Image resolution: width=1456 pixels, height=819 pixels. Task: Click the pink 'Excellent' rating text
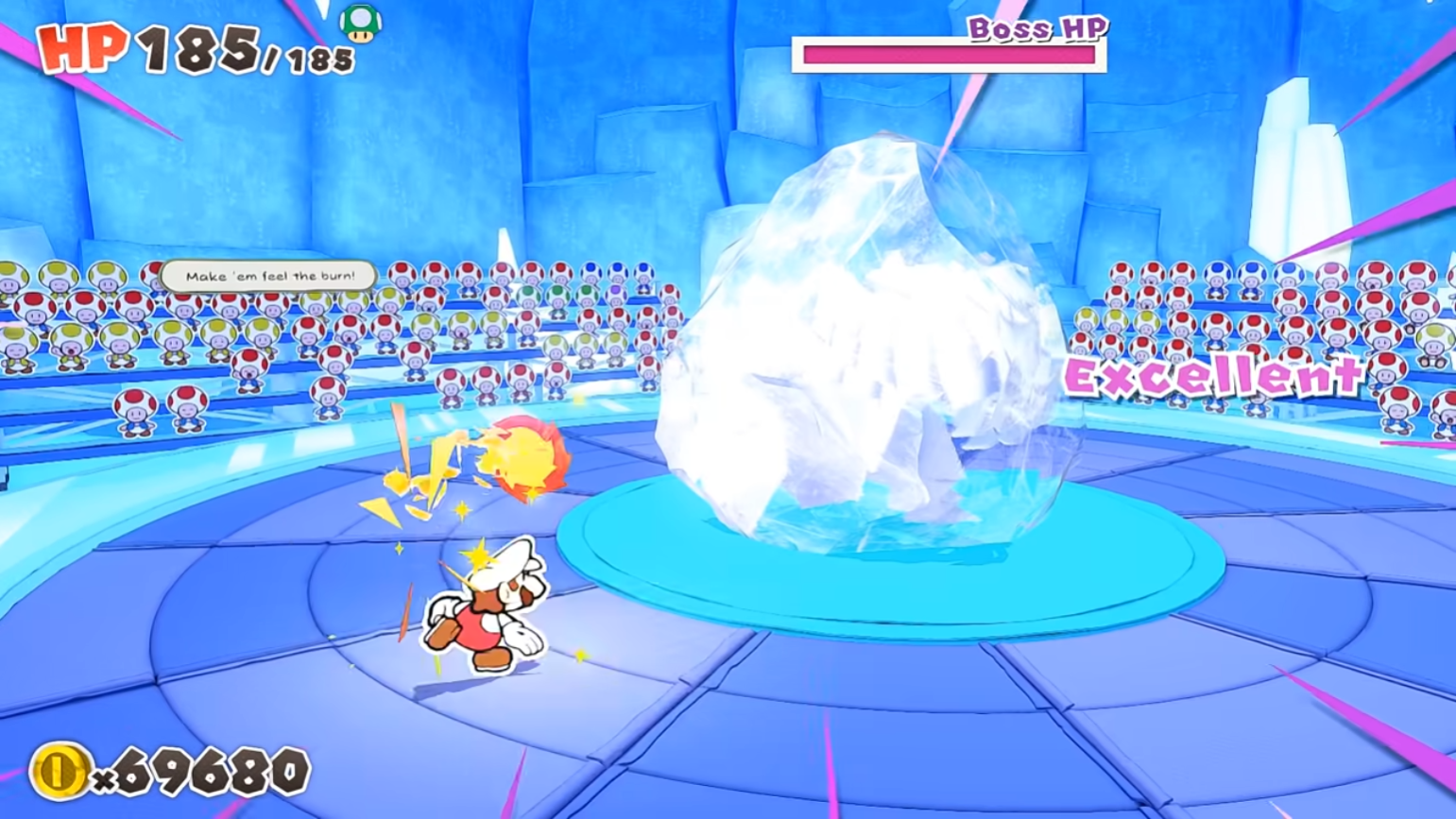[x=1212, y=376]
